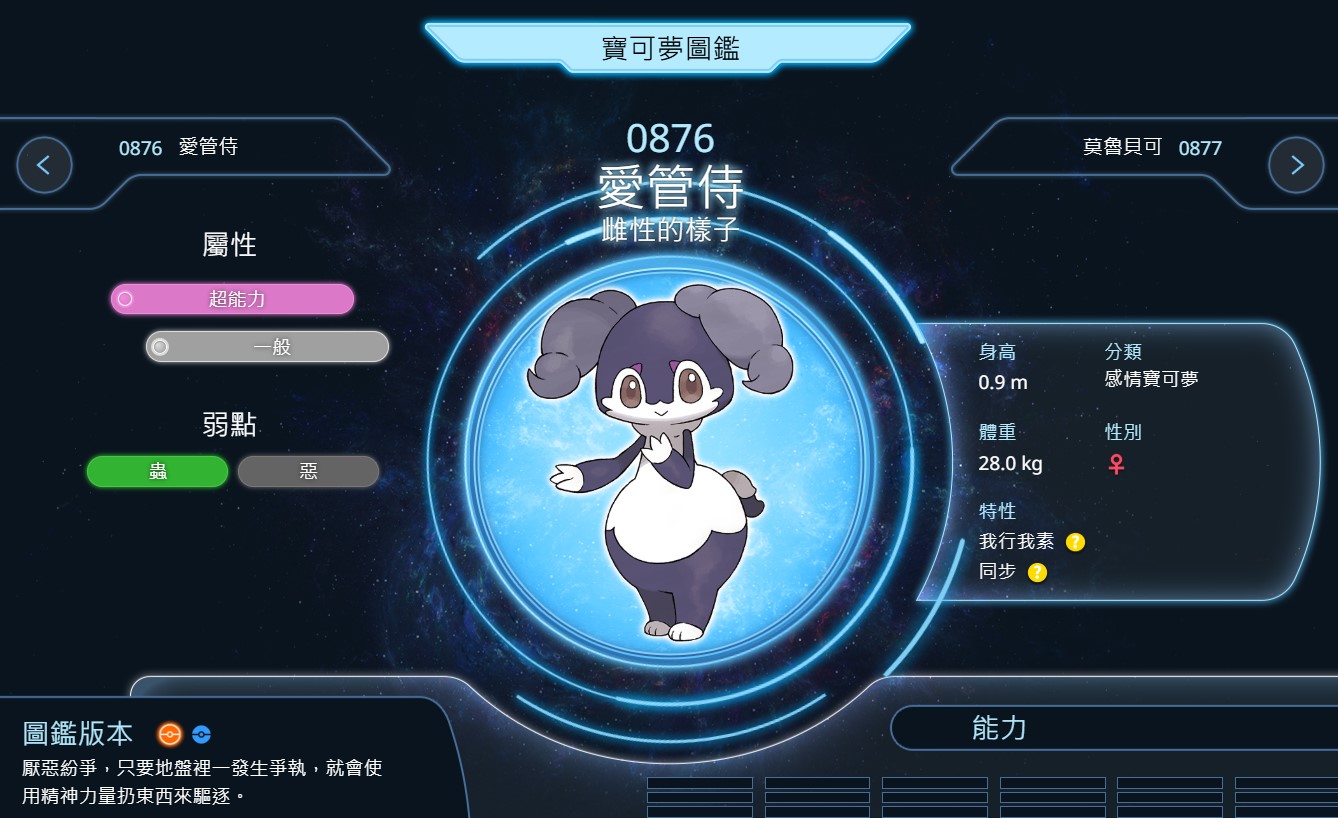Go to previous Pokémon with left arrow

pos(44,165)
